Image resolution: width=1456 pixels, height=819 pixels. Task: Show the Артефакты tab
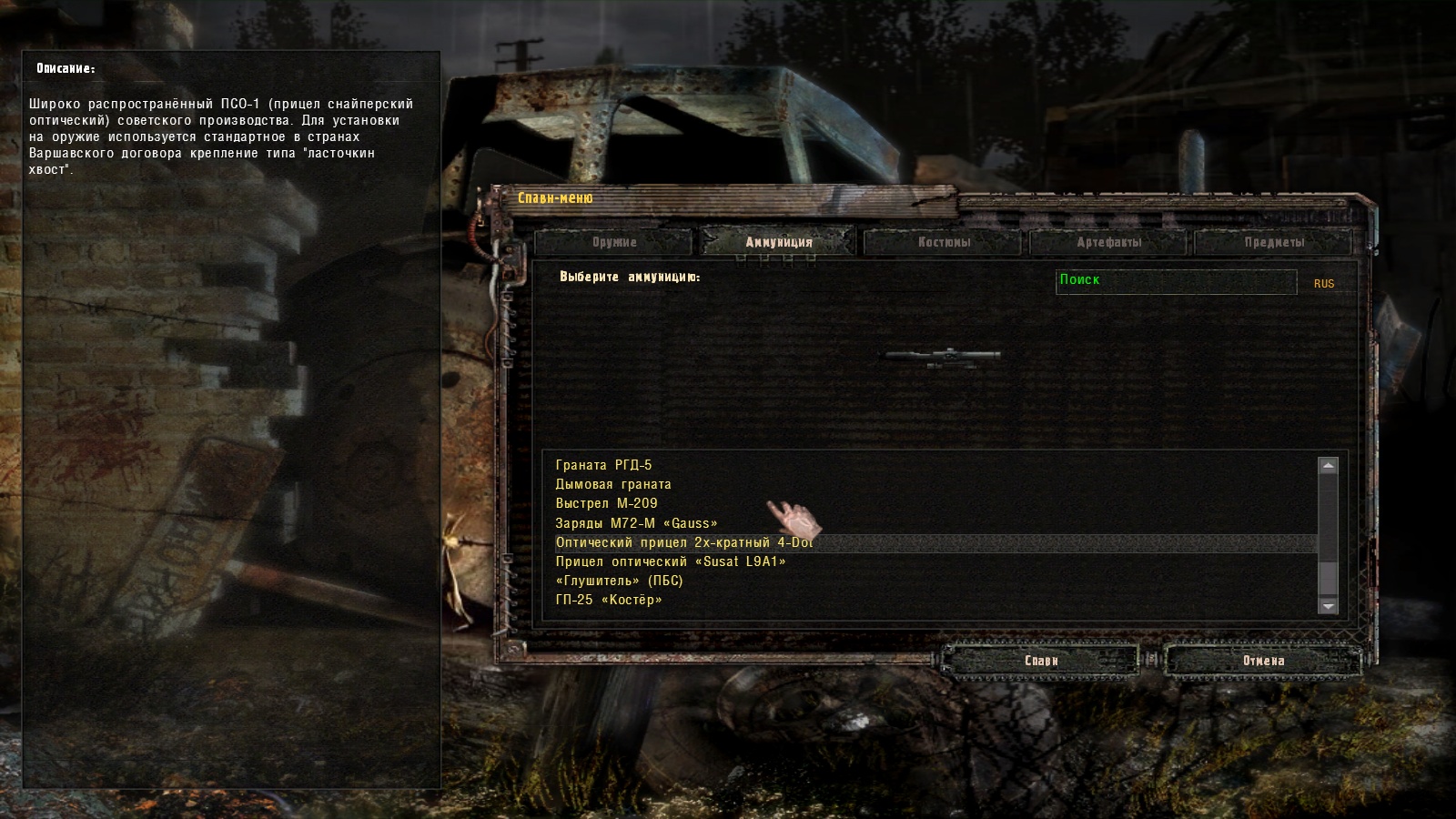pyautogui.click(x=1108, y=242)
